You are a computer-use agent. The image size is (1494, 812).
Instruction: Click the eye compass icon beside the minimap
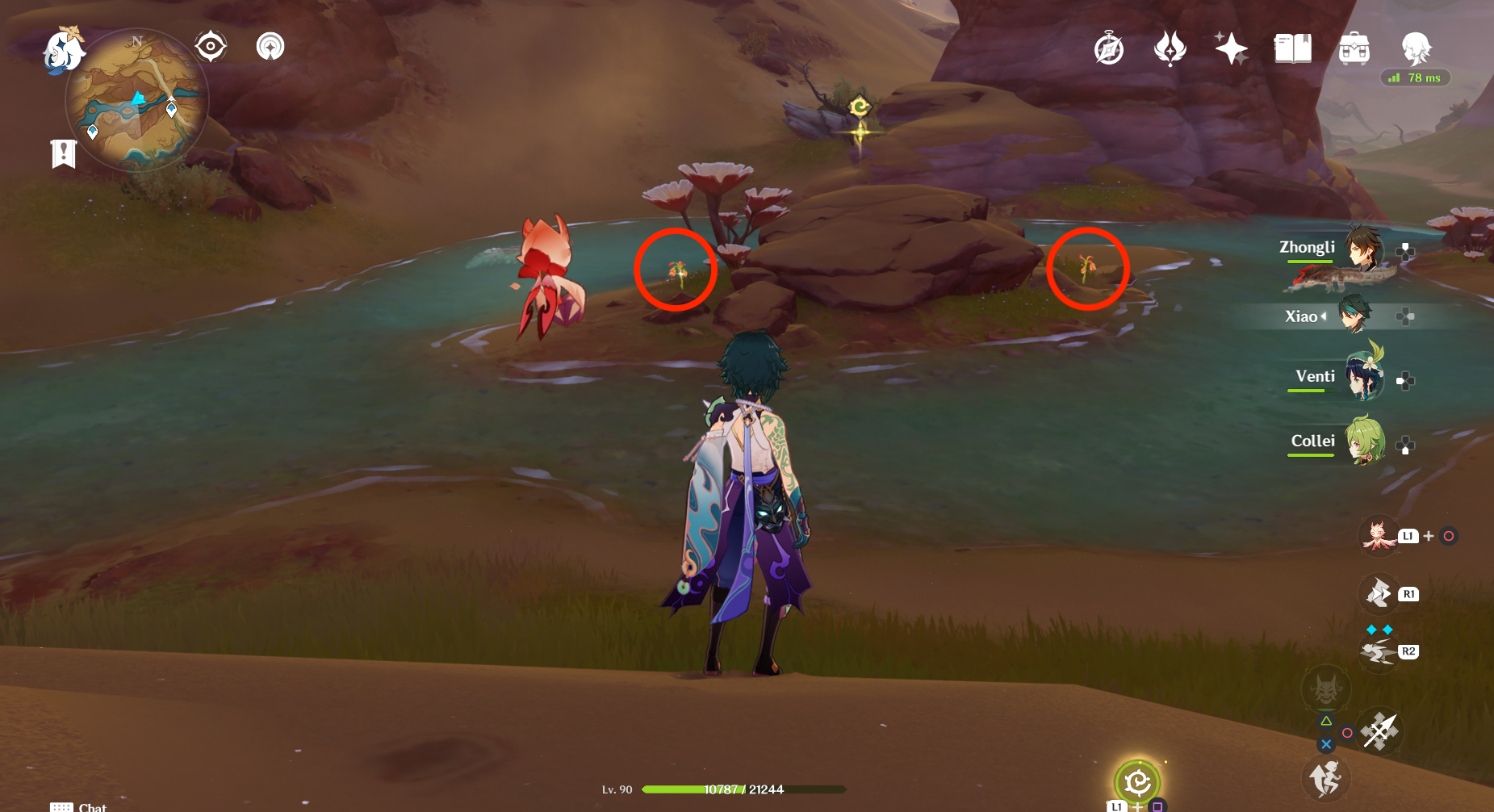211,46
